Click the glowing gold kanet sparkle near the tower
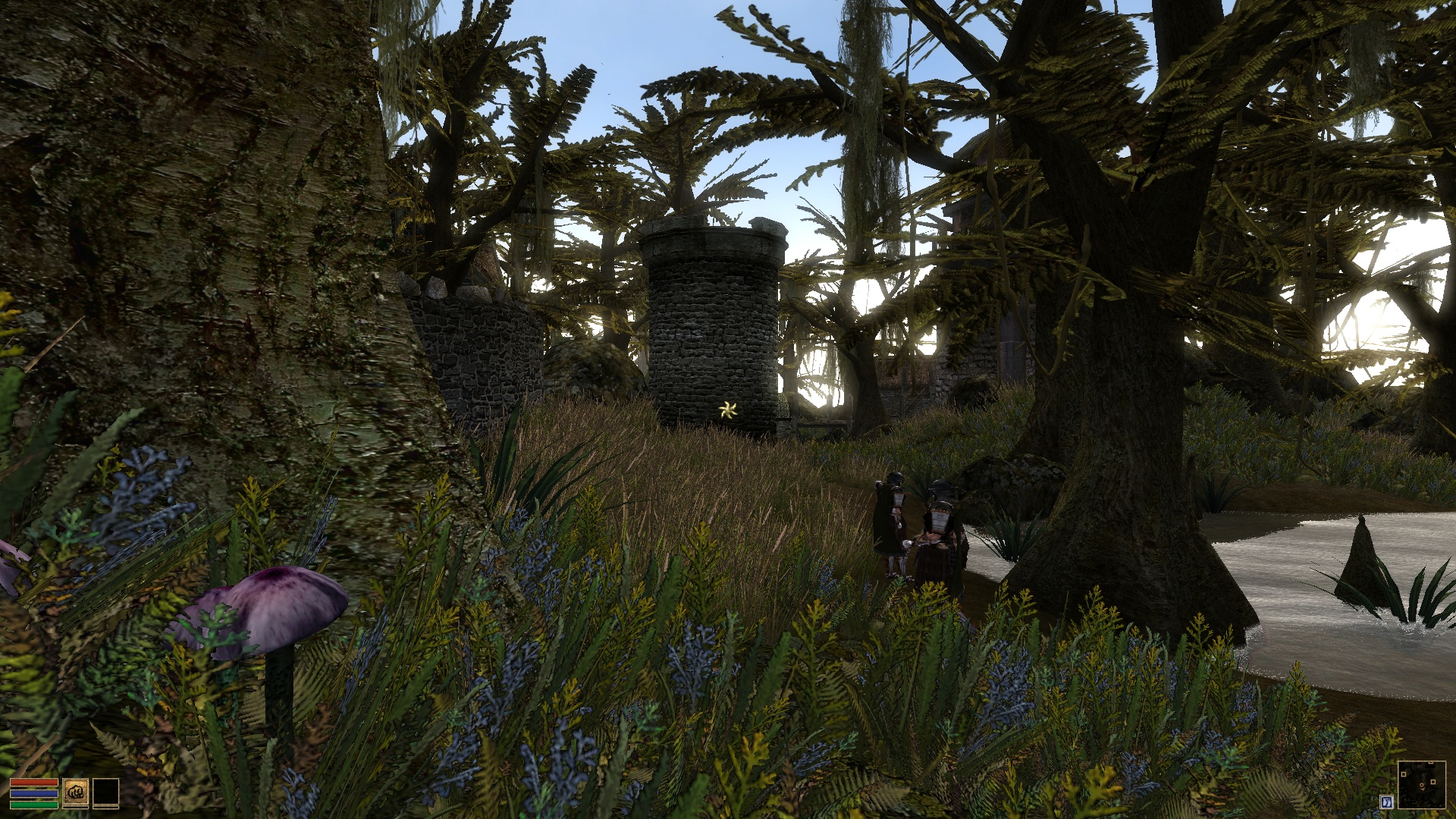1456x819 pixels. click(726, 410)
